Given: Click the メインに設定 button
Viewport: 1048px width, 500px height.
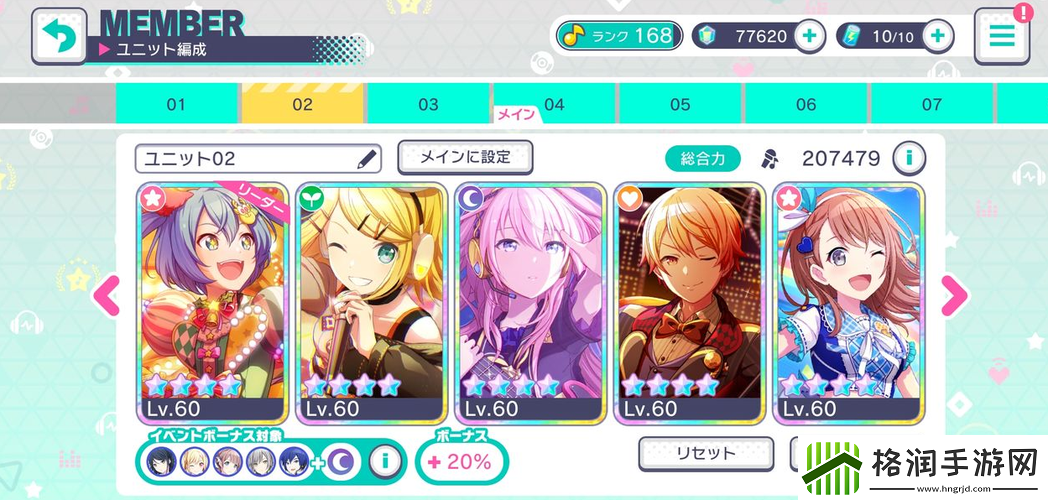Looking at the screenshot, I should 465,157.
